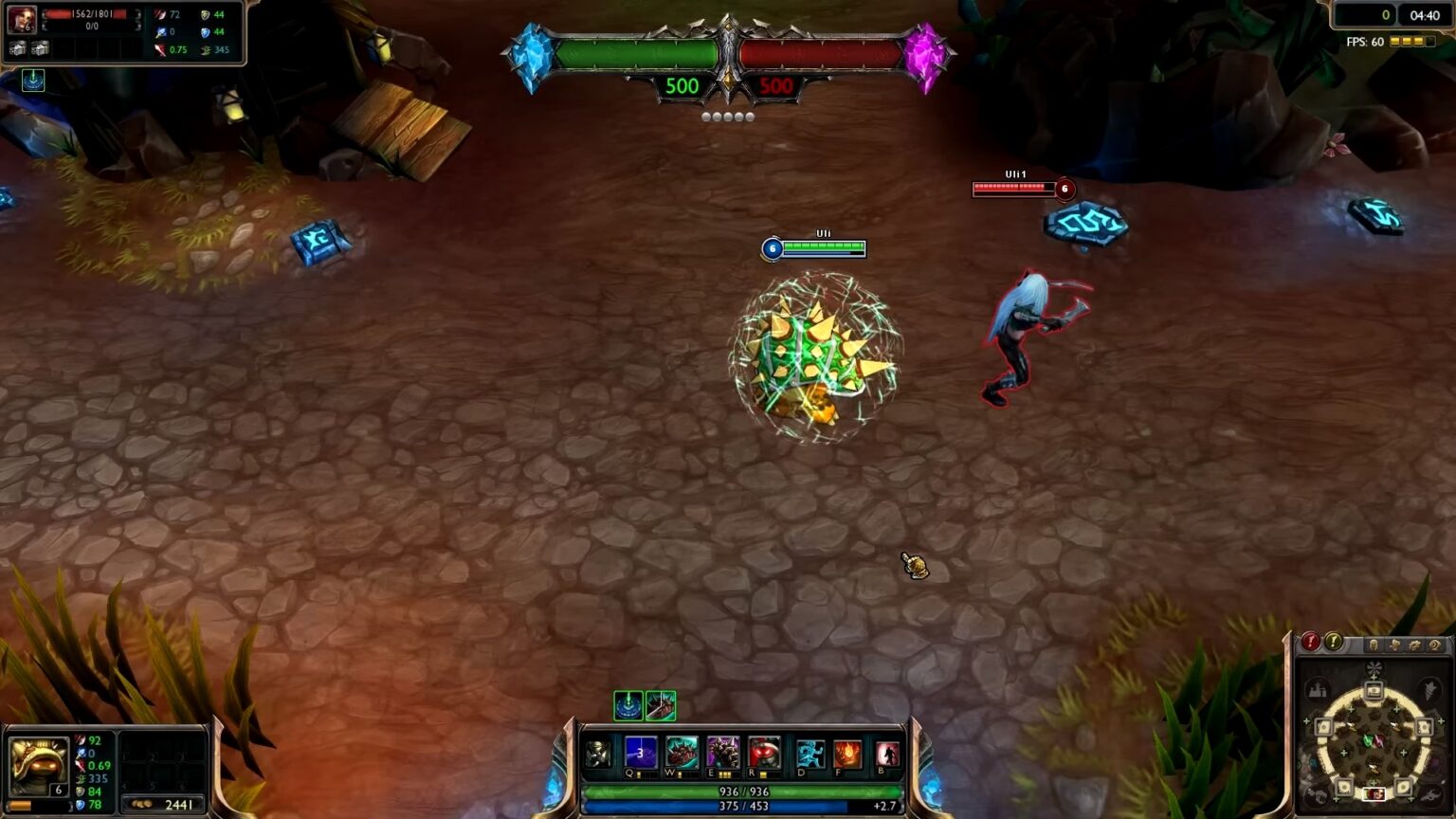The width and height of the screenshot is (1456, 819).
Task: Click the blue summoner spell icon below the scoreboard
Action: (33, 80)
